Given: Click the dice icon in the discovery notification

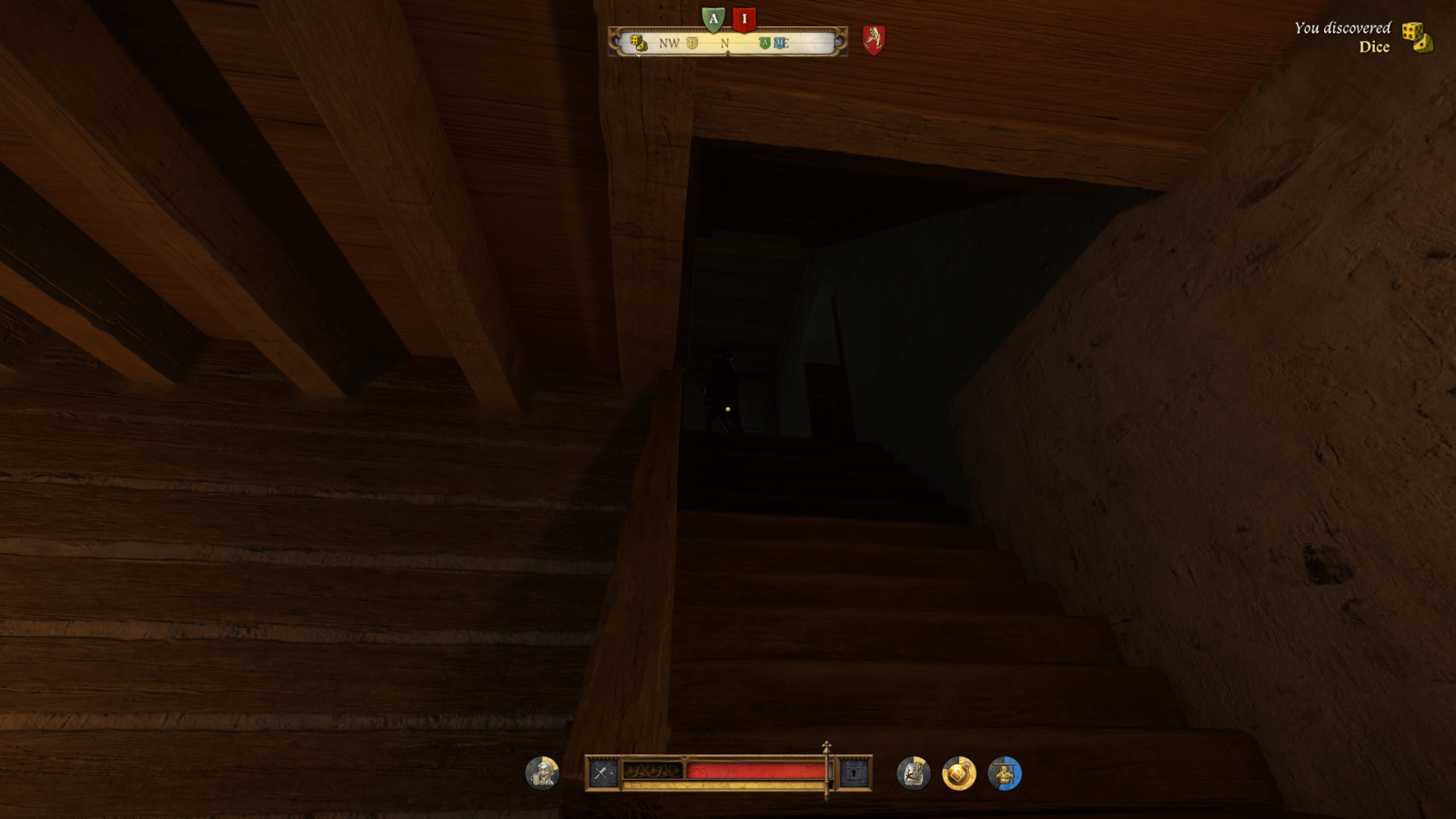Looking at the screenshot, I should tap(1420, 38).
